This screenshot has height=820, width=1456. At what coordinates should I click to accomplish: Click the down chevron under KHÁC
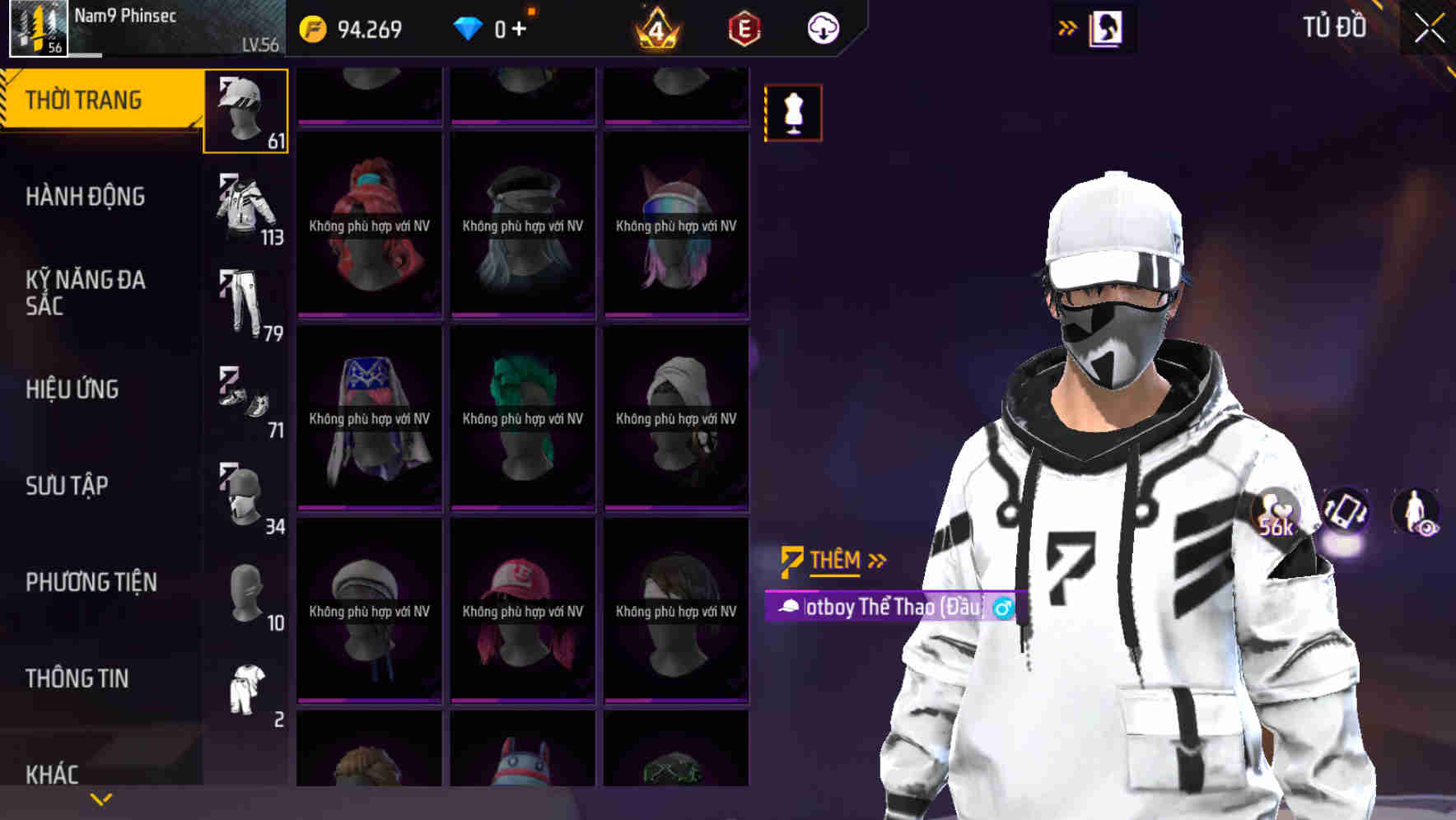[x=99, y=799]
